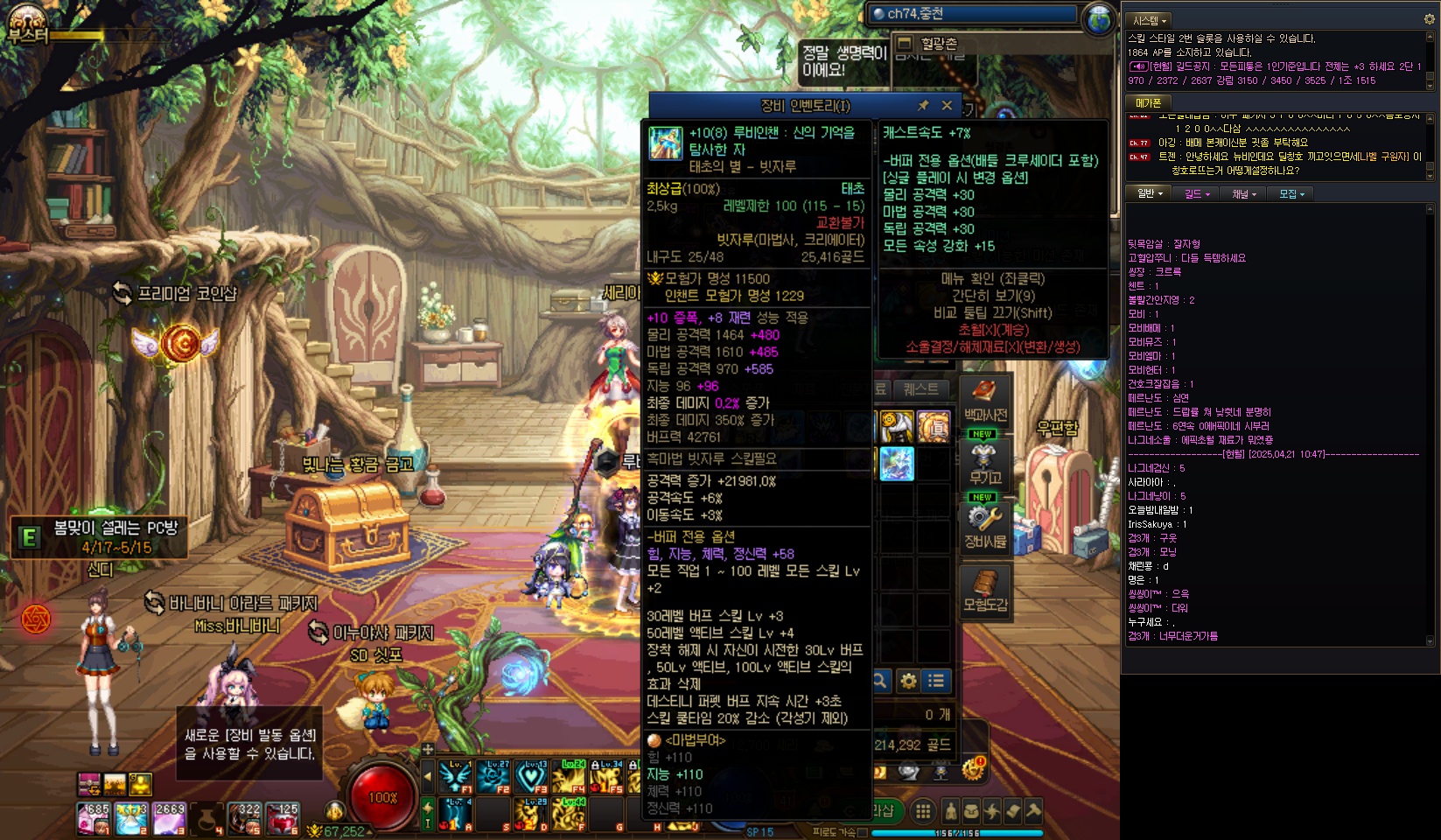This screenshot has height=840, width=1441.
Task: Activate the F1 winged skill icon
Action: [456, 776]
